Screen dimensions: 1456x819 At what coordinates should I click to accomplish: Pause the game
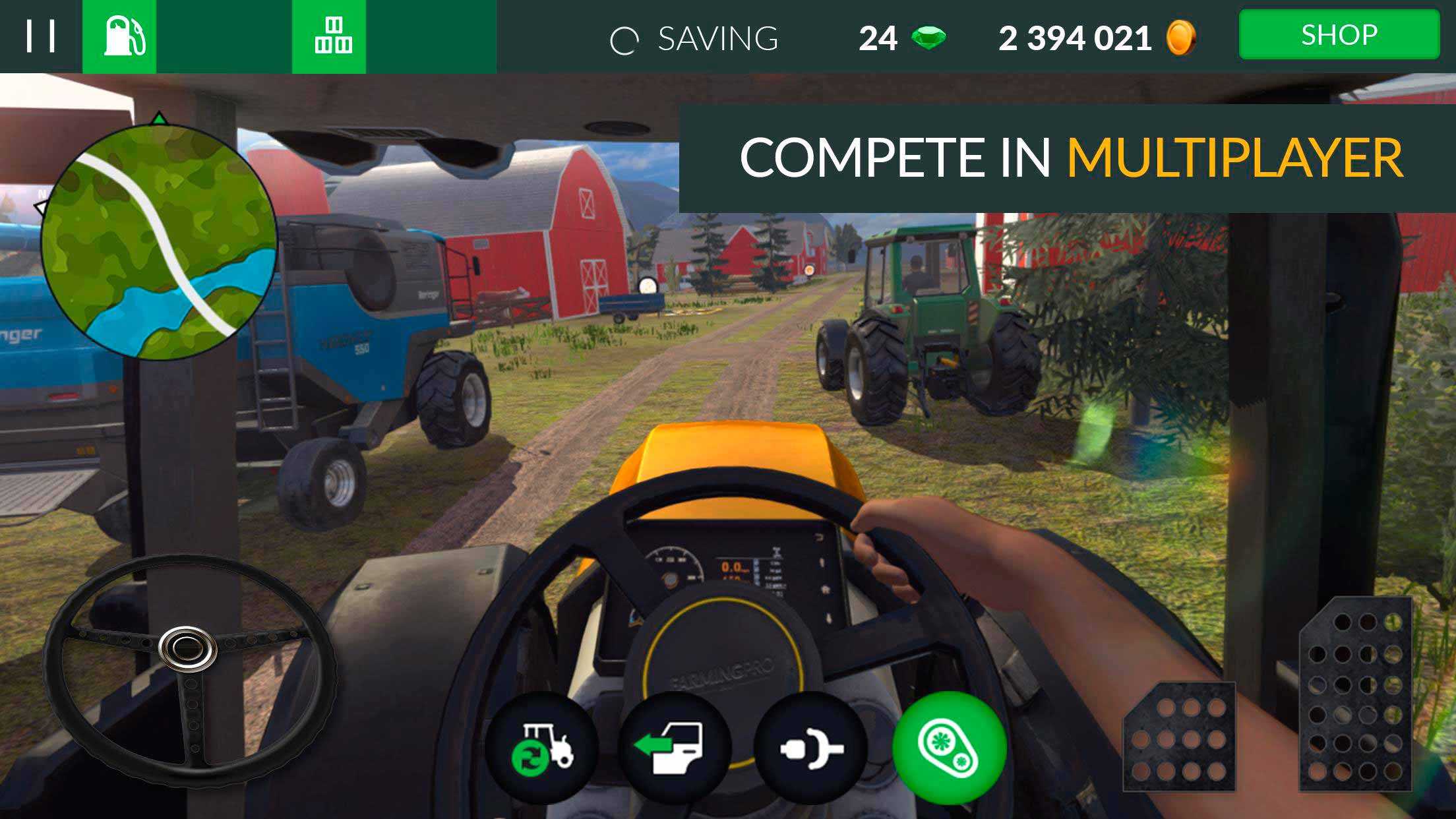click(40, 36)
